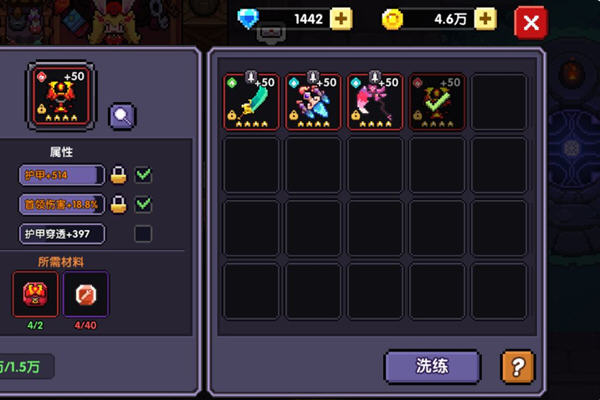
Task: Toggle the lock checkbox for 首领伤害+18.8%
Action: pos(144,205)
